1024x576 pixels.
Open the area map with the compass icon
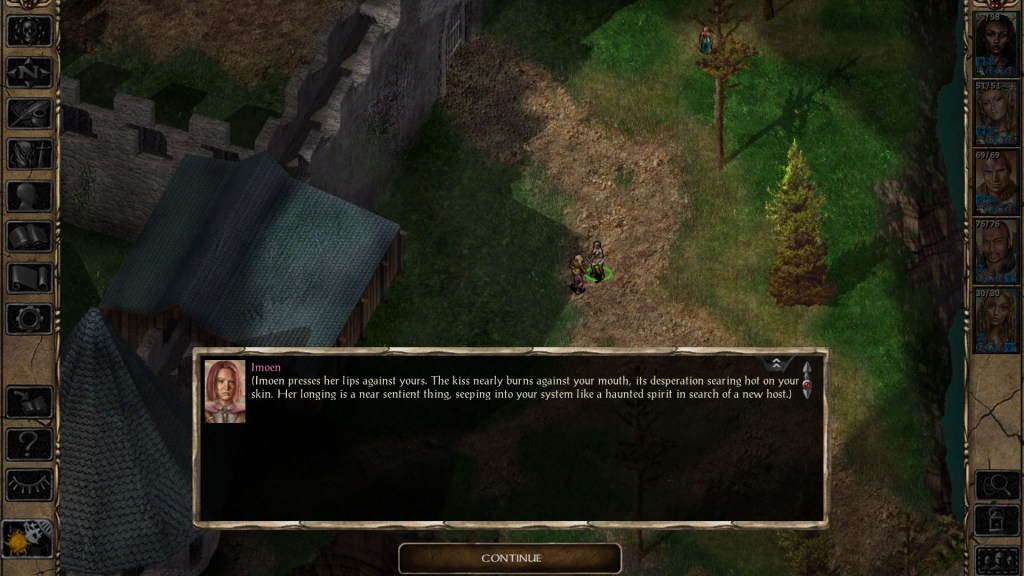pyautogui.click(x=29, y=72)
